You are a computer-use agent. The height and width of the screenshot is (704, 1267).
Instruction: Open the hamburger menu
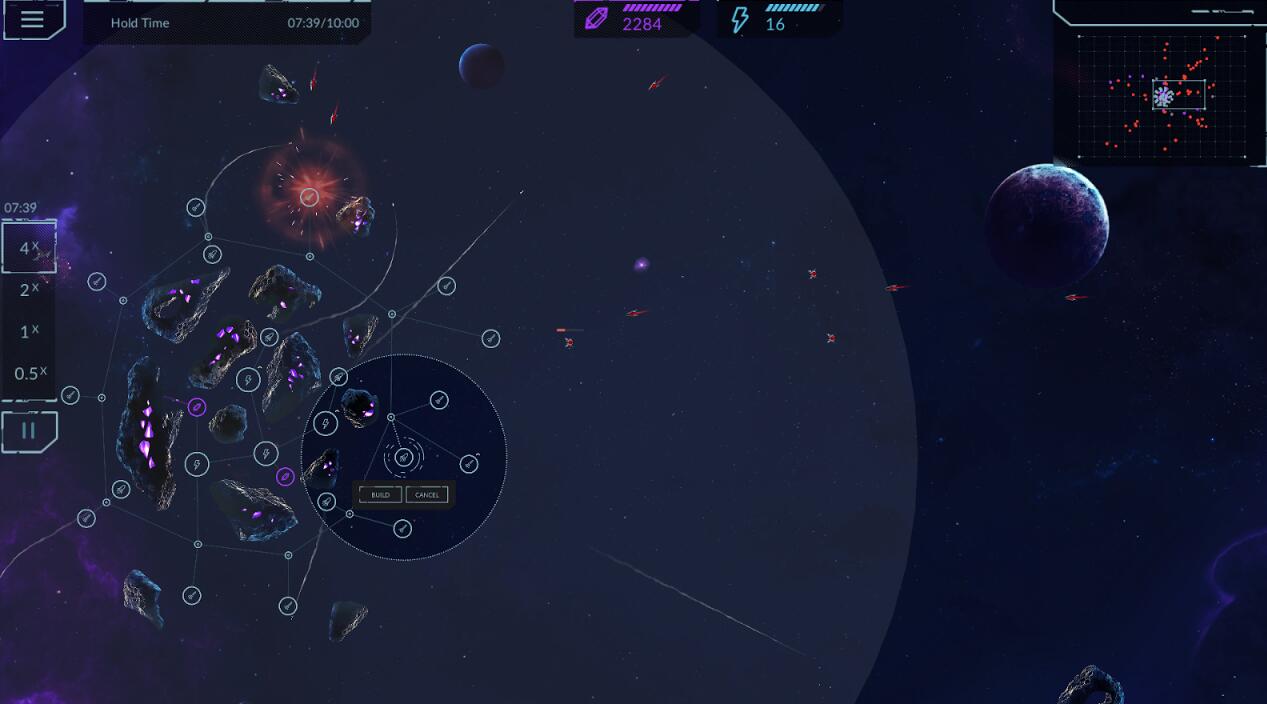click(32, 20)
